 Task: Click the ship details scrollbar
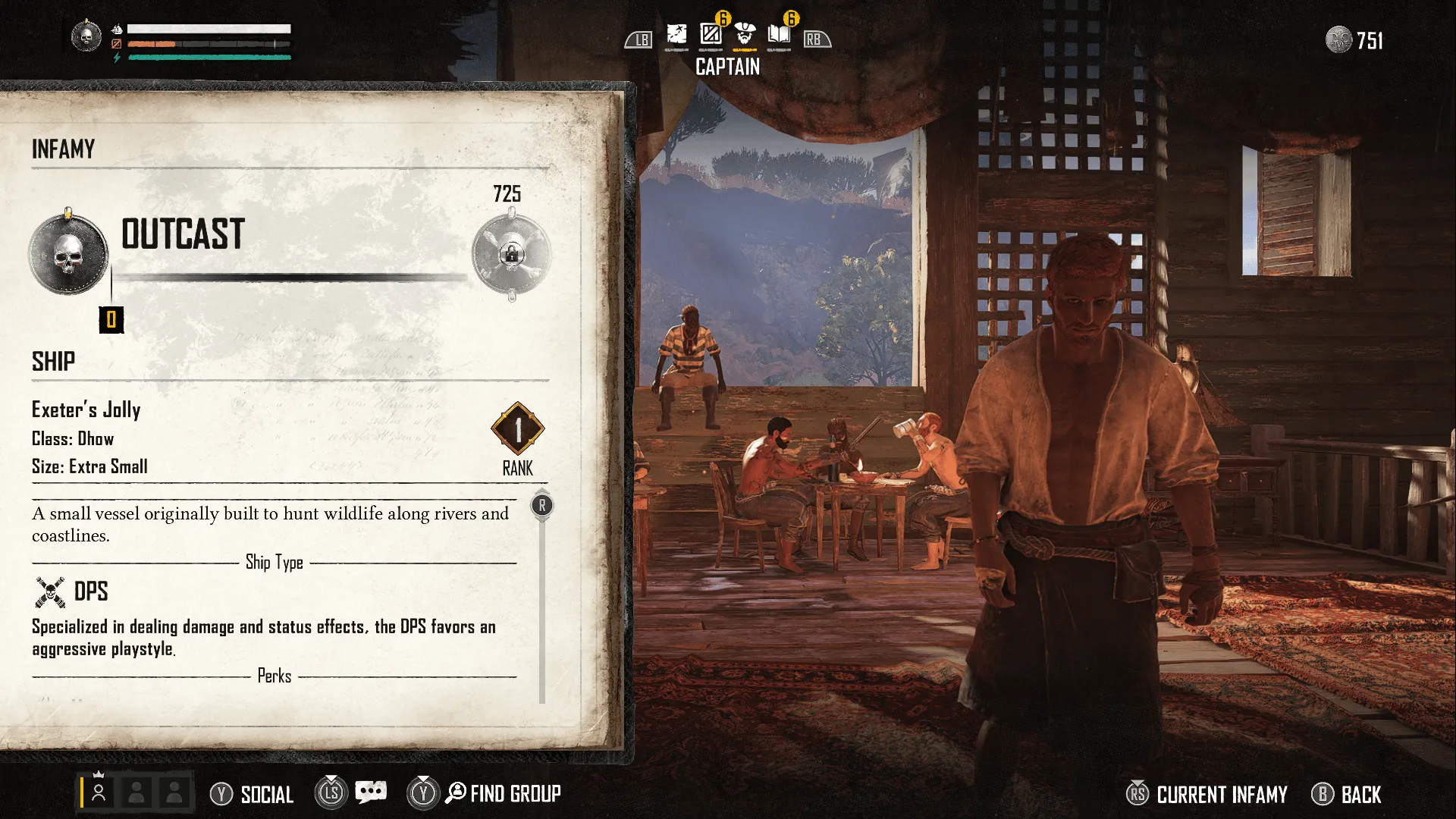coord(542,599)
